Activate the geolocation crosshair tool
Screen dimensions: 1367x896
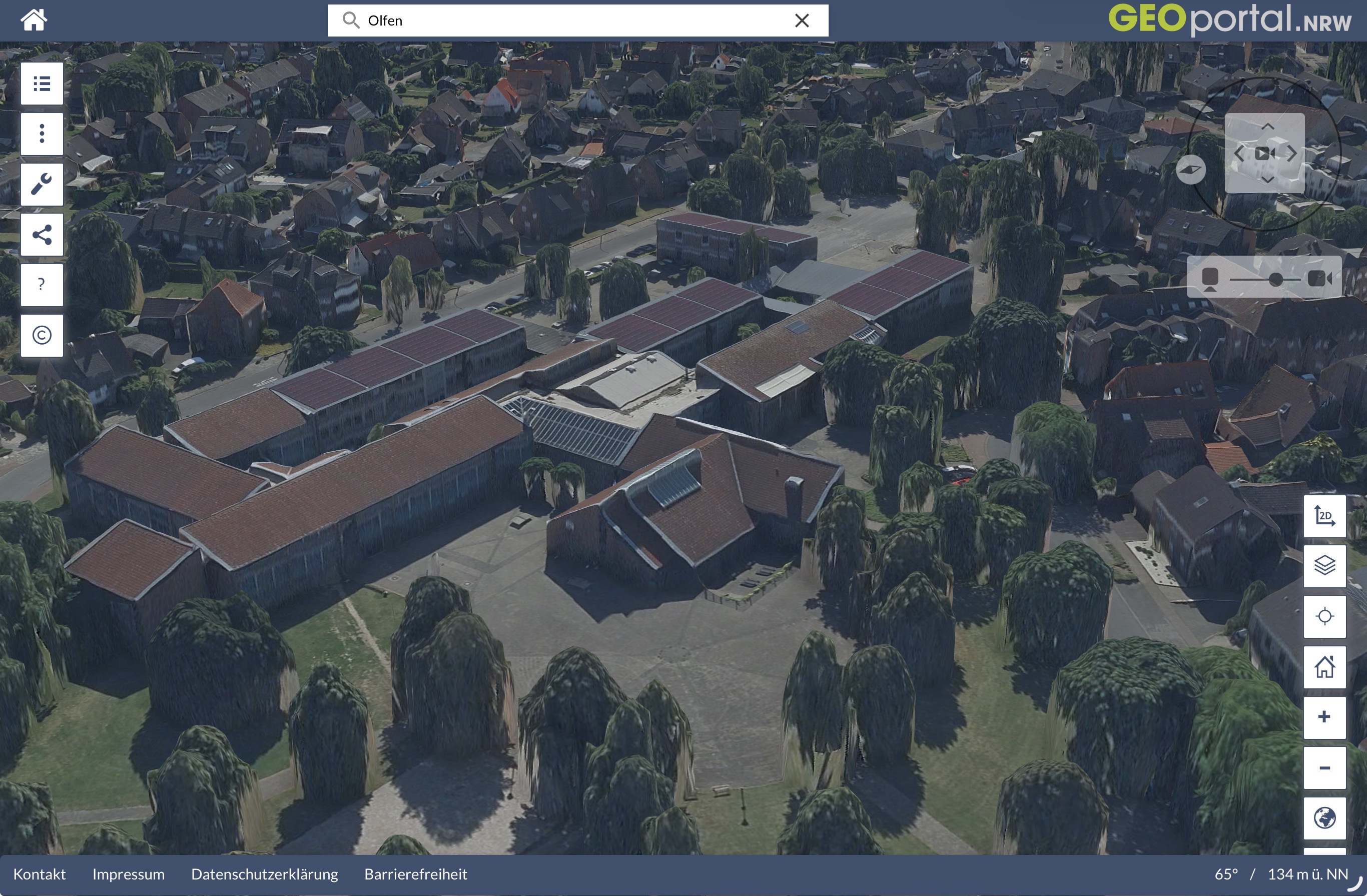1325,616
